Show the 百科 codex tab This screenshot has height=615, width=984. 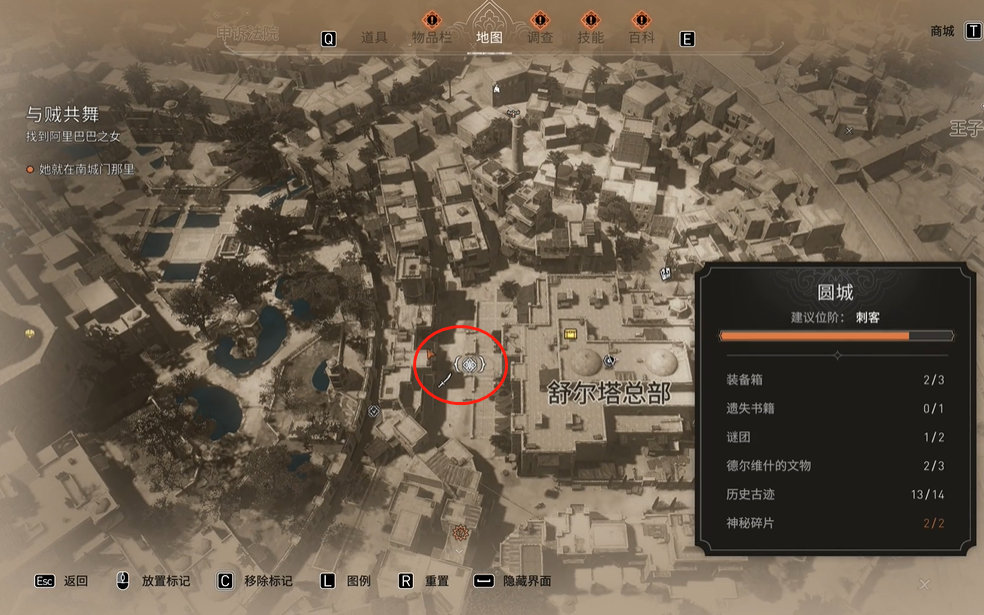pos(641,38)
